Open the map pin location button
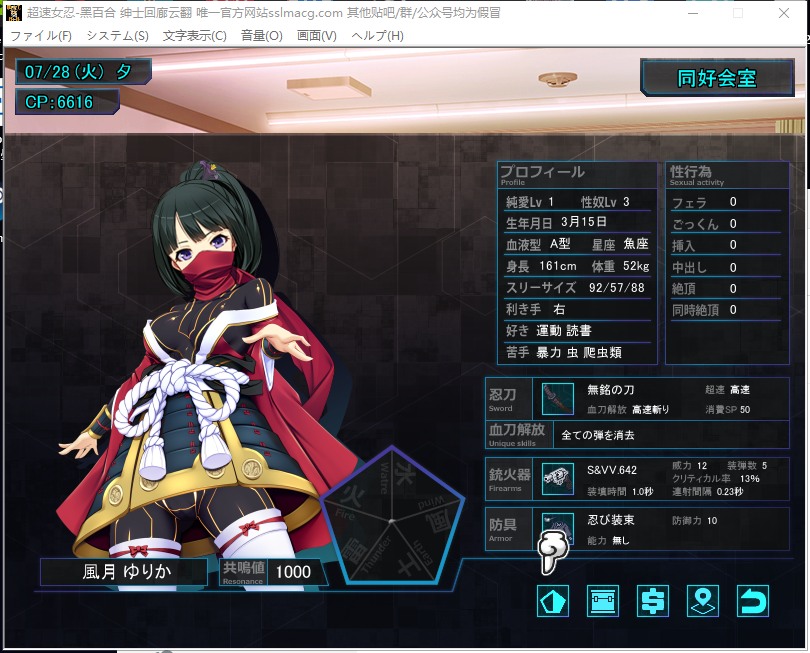The image size is (810, 653). pyautogui.click(x=703, y=601)
